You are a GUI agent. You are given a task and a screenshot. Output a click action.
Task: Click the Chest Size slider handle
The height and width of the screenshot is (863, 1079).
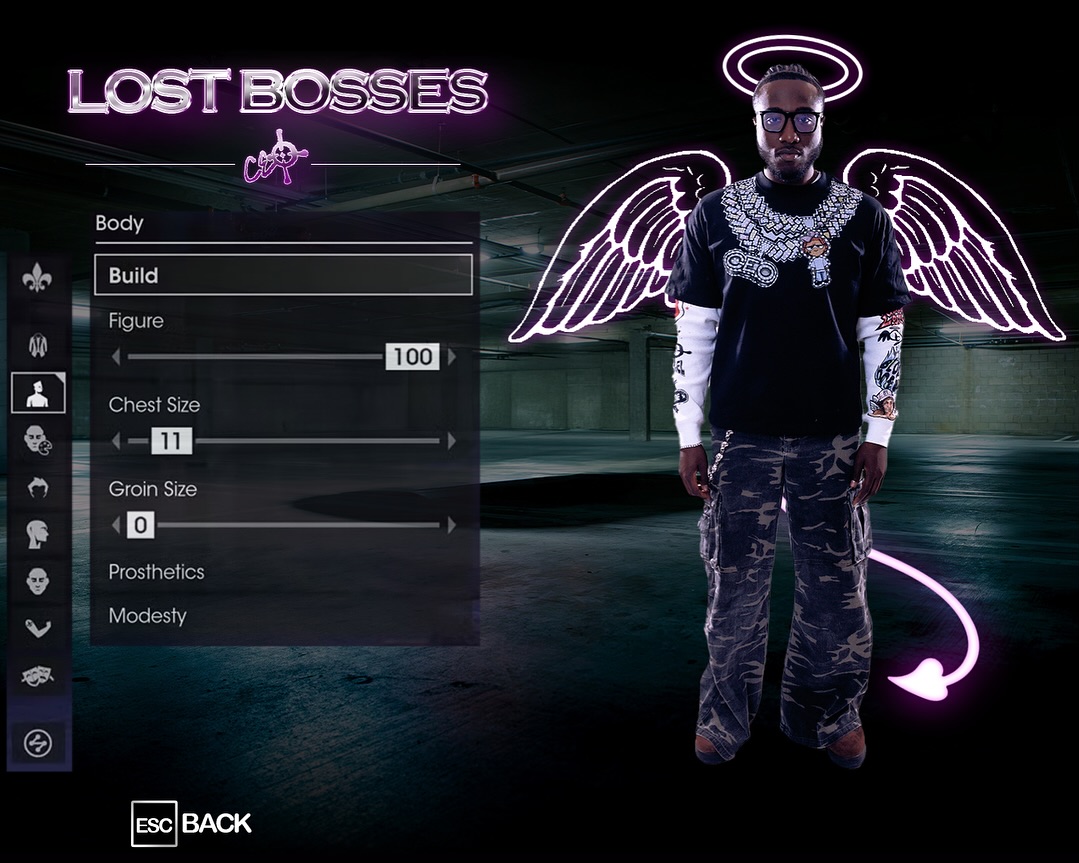pyautogui.click(x=171, y=441)
